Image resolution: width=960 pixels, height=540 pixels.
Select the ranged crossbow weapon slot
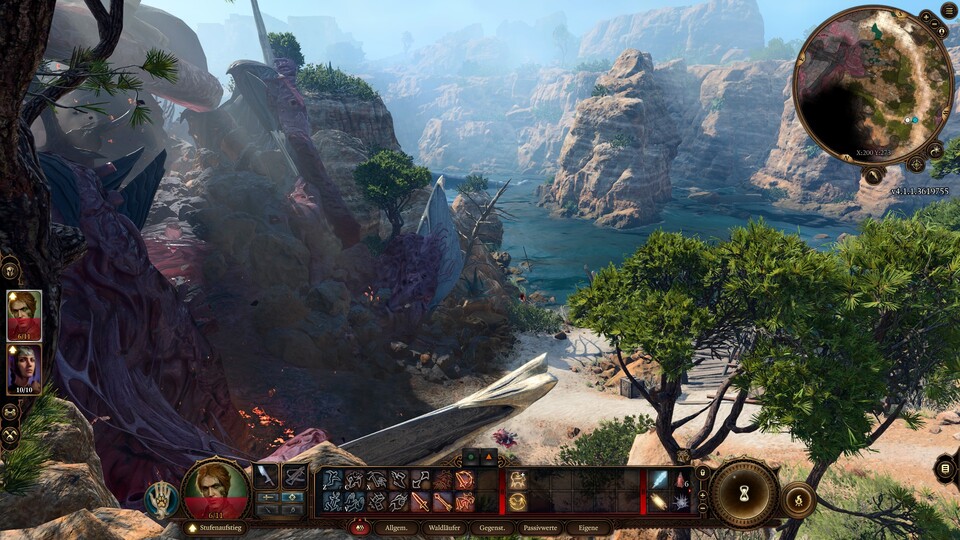[x=295, y=477]
